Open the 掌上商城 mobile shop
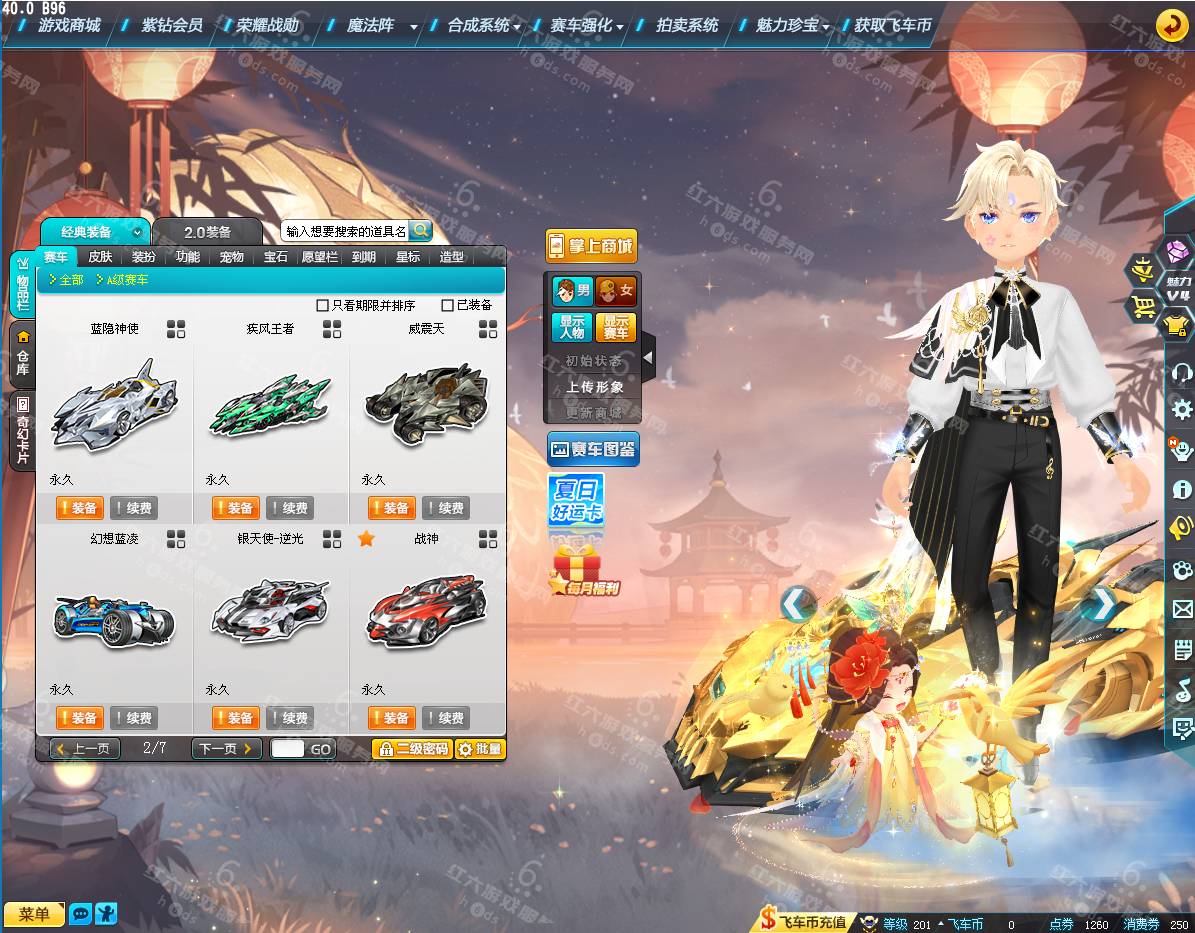This screenshot has height=933, width=1195. [591, 246]
